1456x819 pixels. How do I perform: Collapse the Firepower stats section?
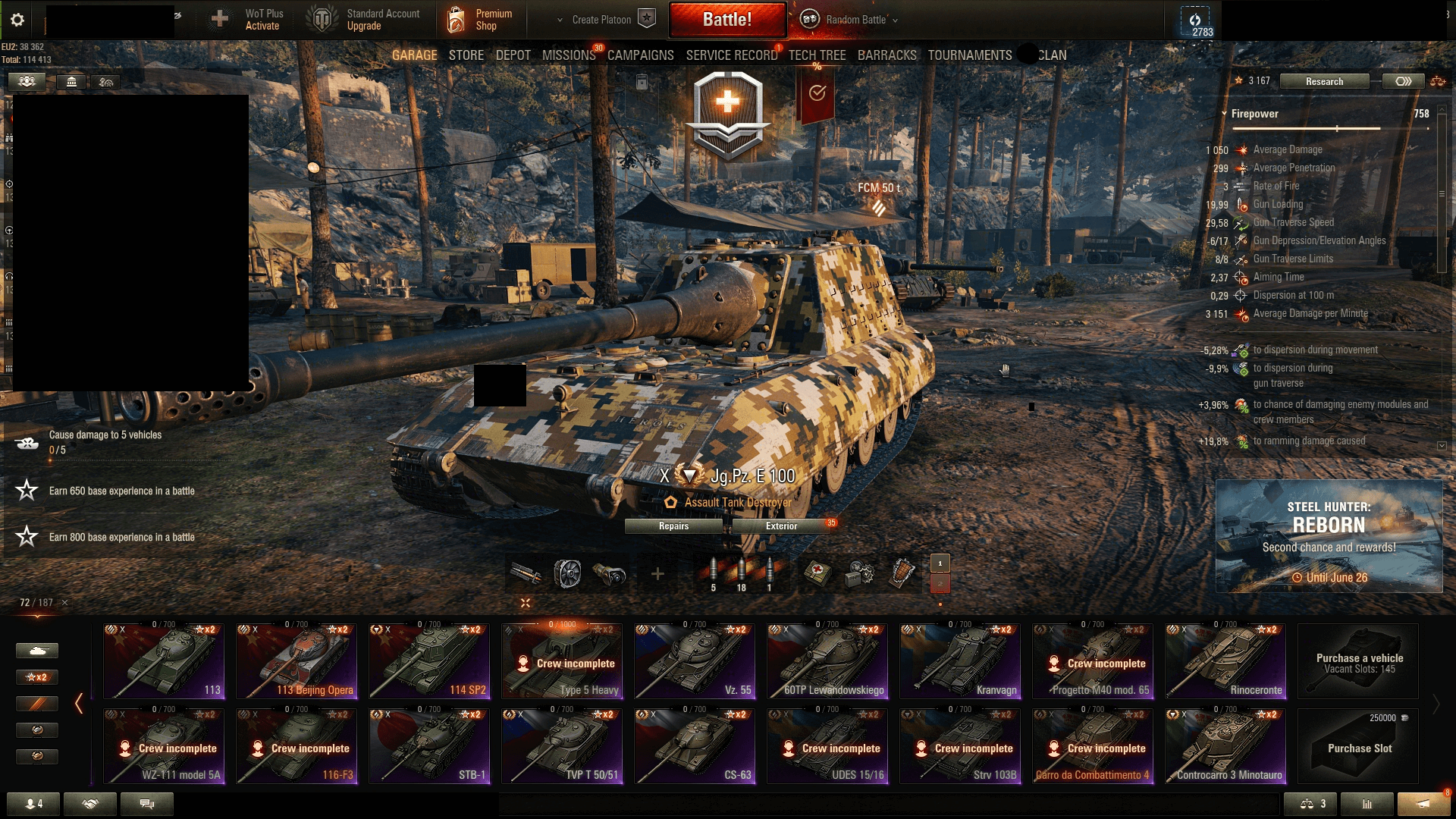[1224, 114]
